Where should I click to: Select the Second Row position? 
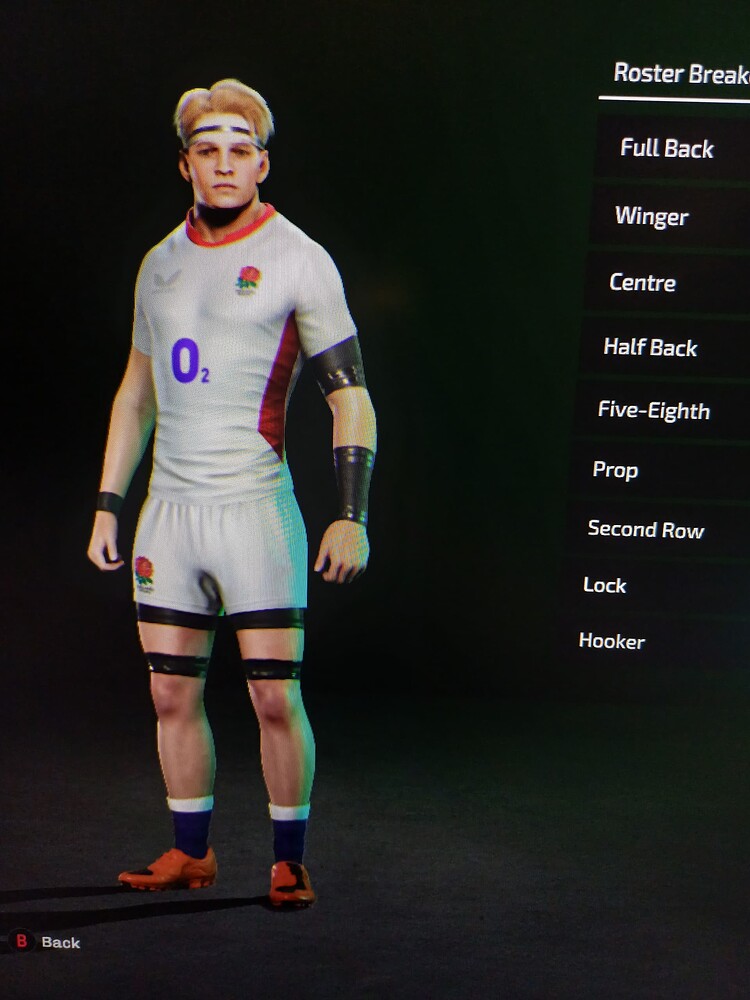[x=646, y=529]
